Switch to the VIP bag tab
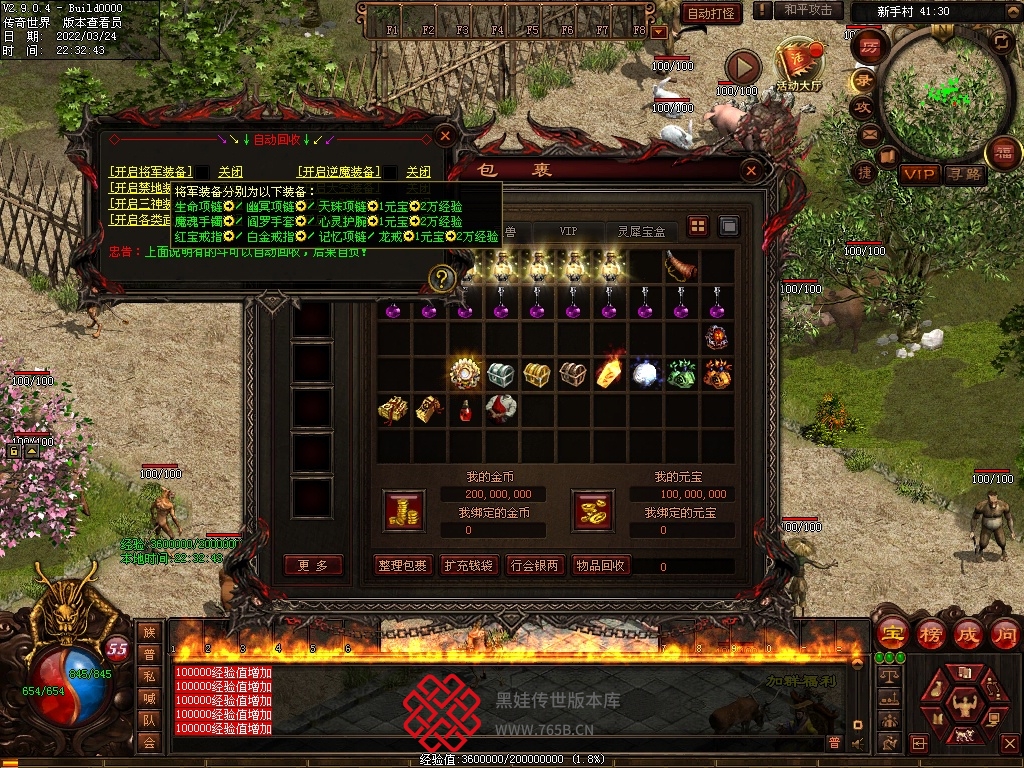The width and height of the screenshot is (1024, 768). (x=568, y=231)
